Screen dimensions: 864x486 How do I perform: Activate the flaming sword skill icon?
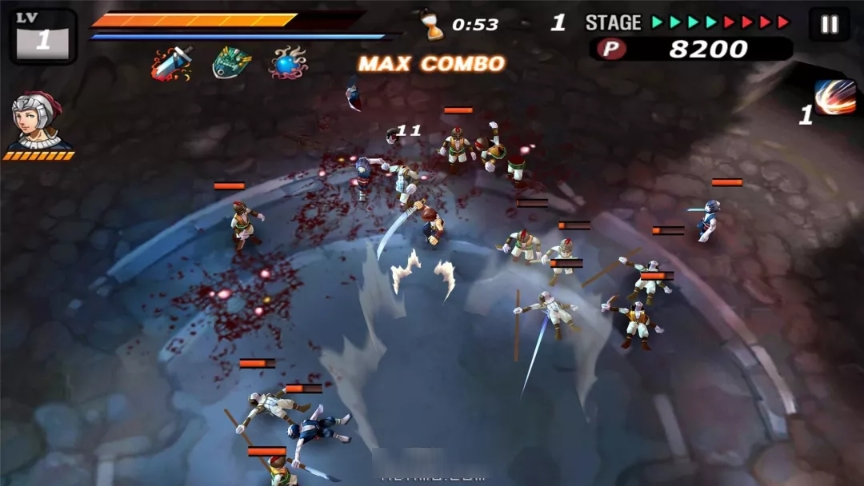[x=171, y=63]
